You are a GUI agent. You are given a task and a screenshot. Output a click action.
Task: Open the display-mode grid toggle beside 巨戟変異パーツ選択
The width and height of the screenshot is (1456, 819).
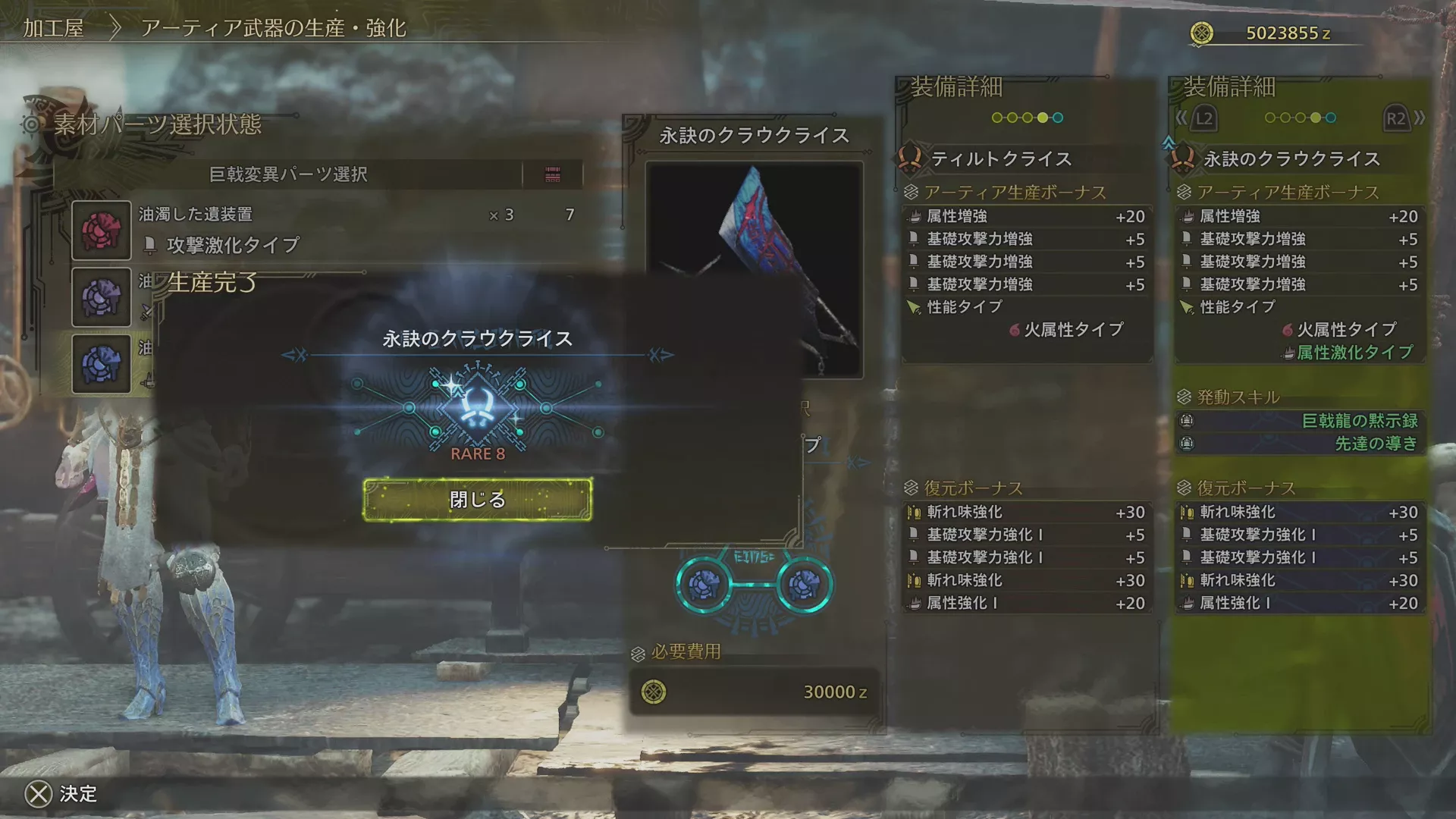pos(554,174)
